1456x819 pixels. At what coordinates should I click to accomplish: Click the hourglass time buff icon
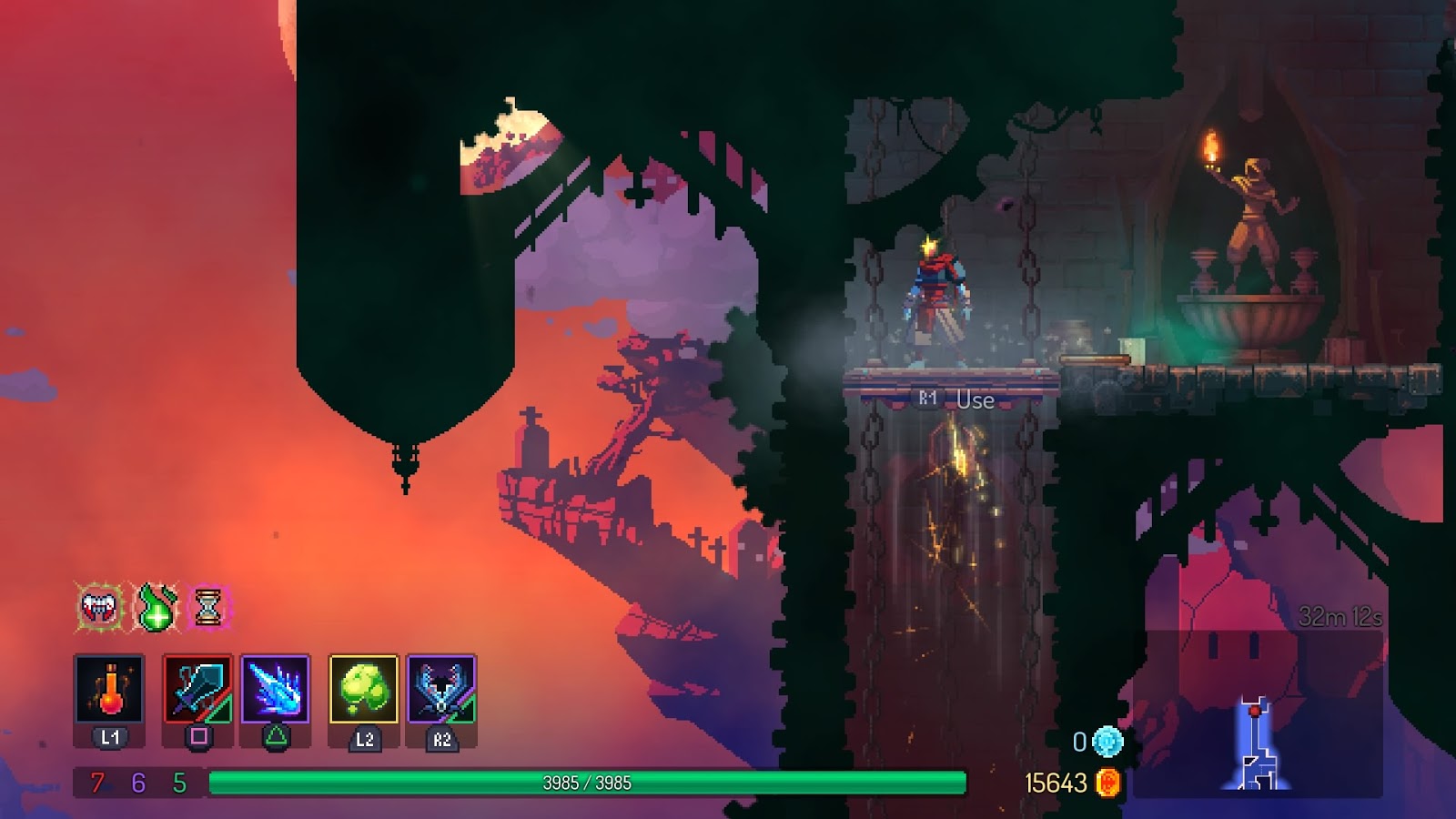(x=207, y=608)
